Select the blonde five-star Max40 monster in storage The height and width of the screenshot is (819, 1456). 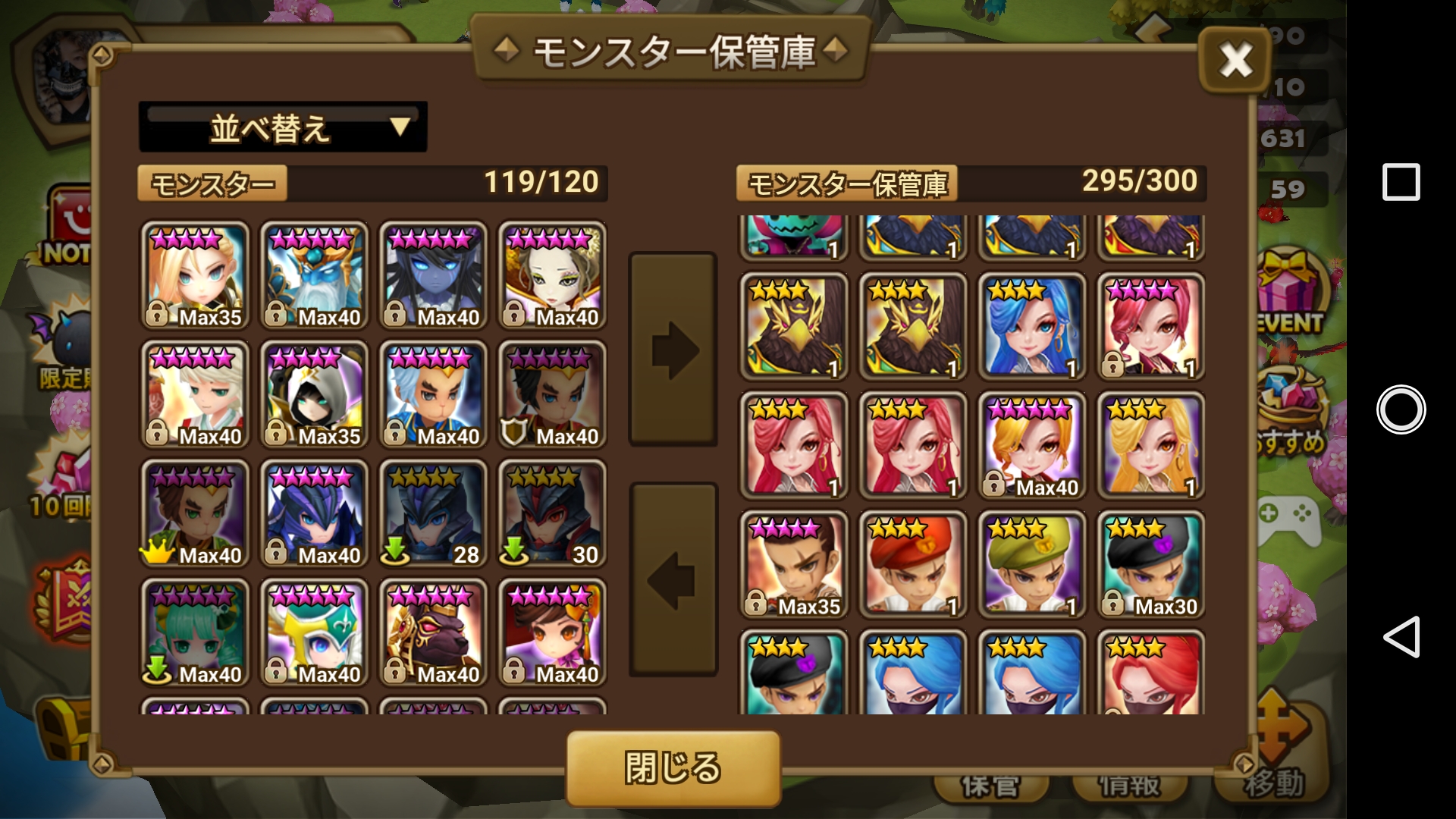(1032, 445)
